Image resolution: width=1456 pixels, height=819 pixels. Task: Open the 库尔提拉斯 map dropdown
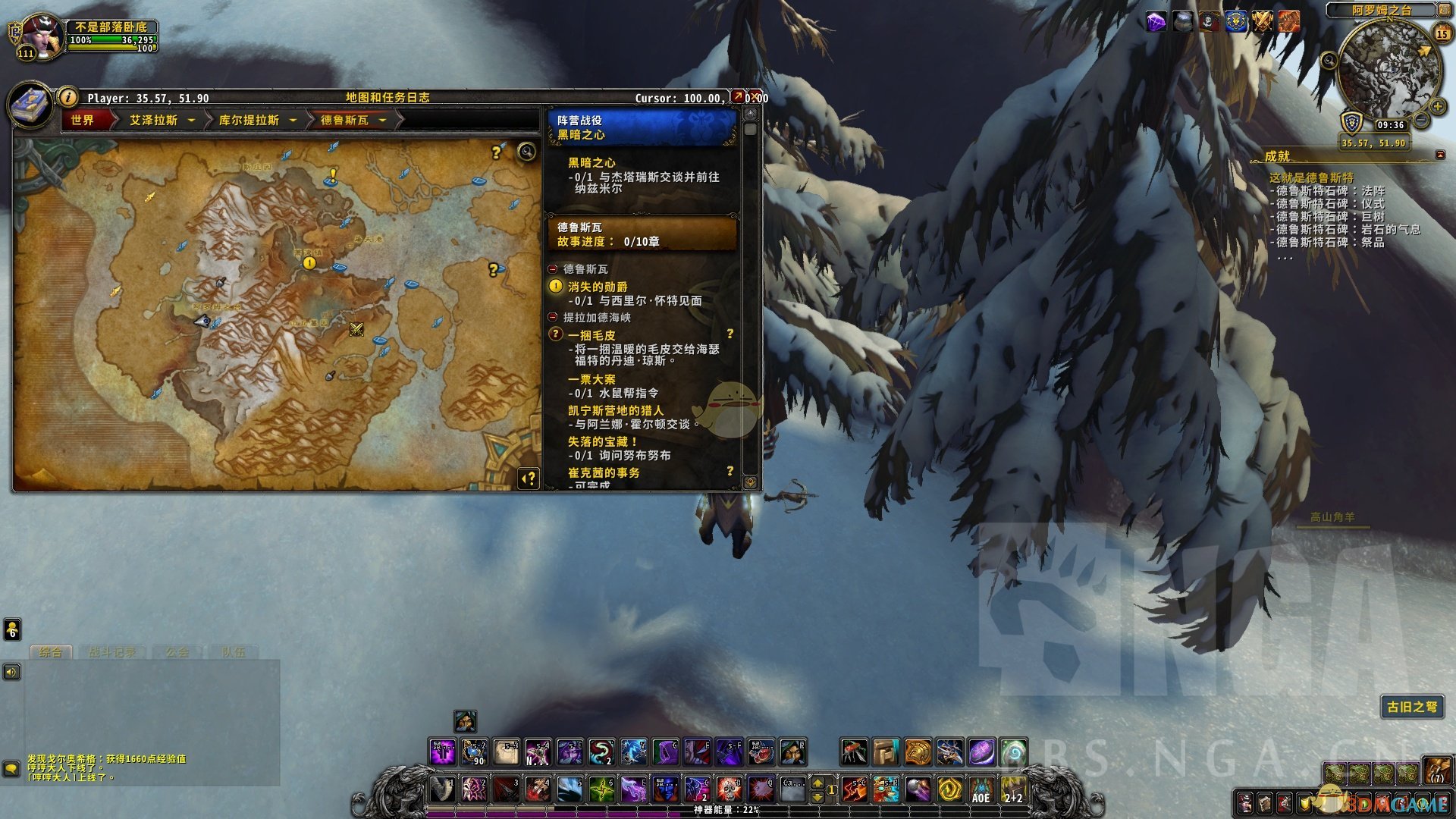click(293, 120)
